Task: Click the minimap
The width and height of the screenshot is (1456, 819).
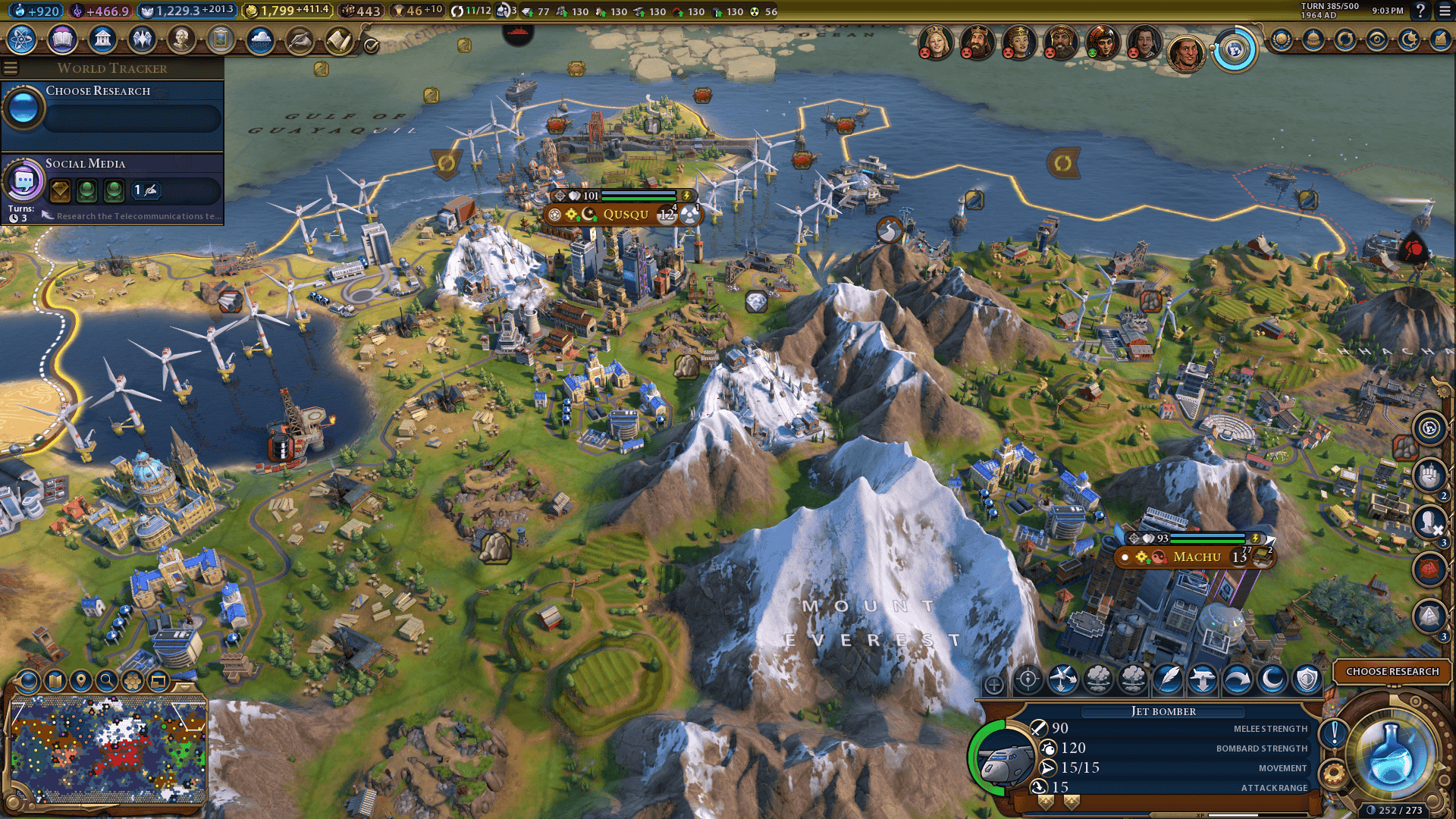Action: pos(108,750)
